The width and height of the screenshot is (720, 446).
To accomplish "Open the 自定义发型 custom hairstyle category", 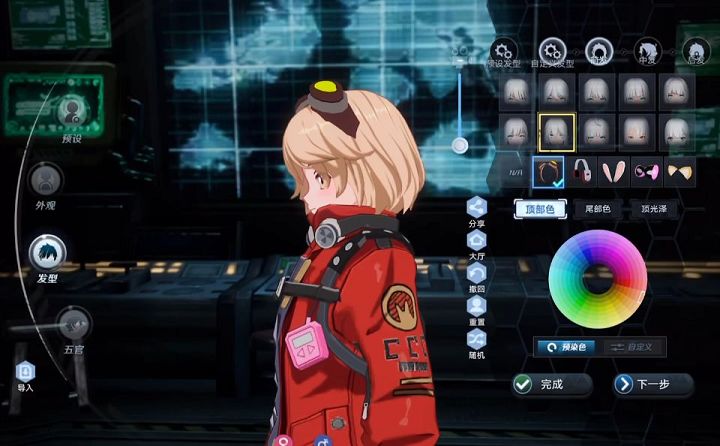I will 551,50.
